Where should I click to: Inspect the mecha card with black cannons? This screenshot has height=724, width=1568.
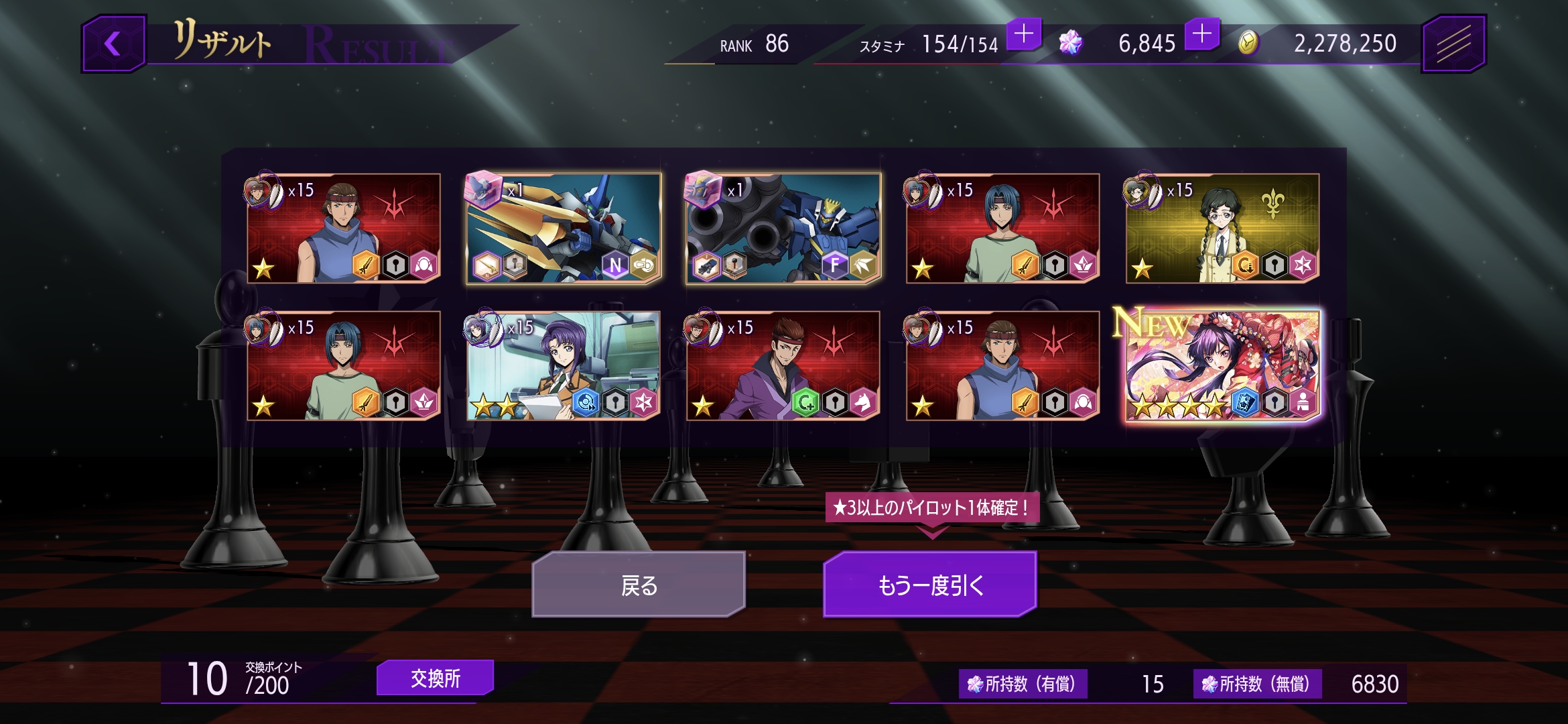pyautogui.click(x=783, y=229)
